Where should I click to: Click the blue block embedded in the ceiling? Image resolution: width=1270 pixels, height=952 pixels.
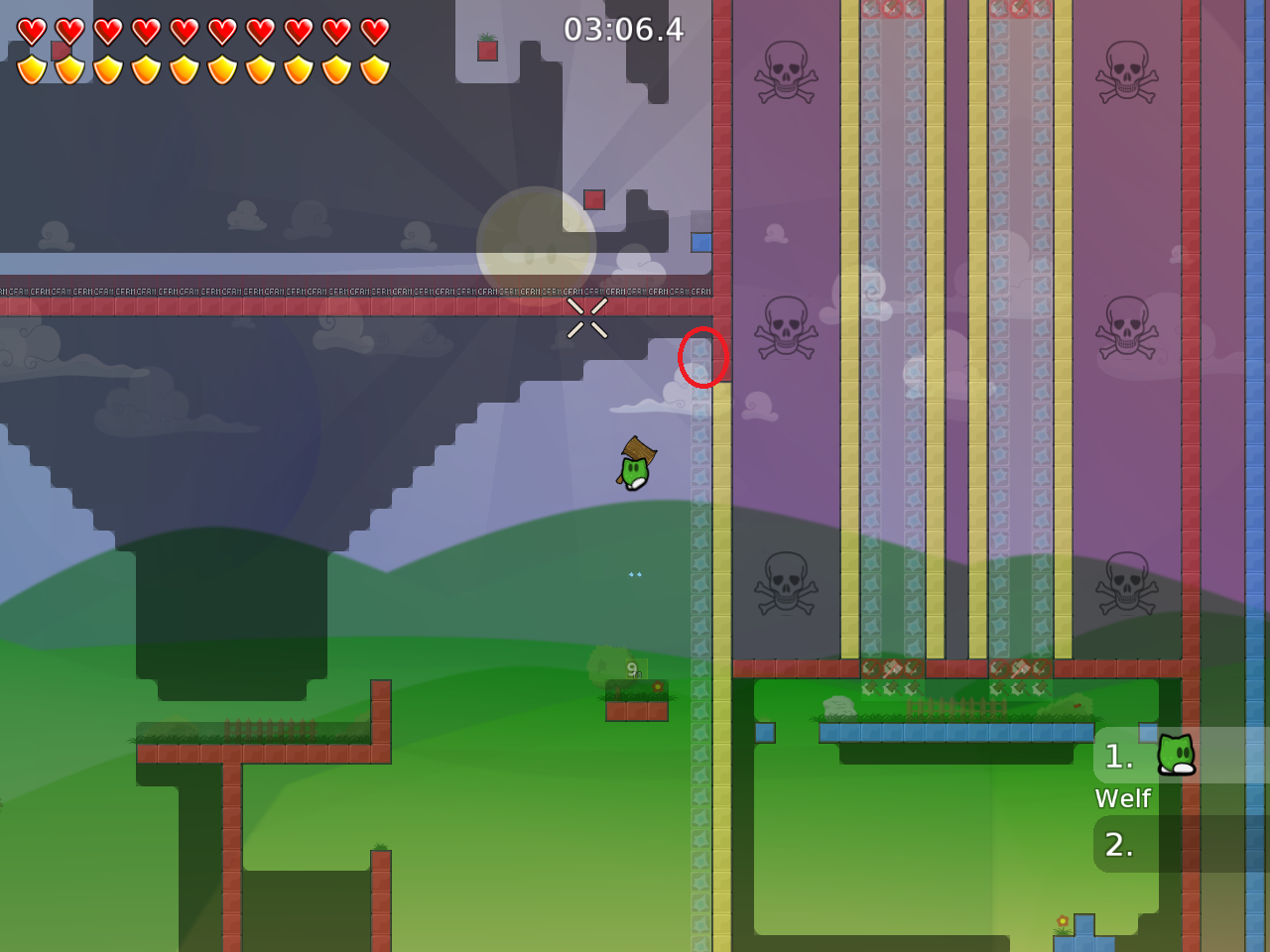700,240
